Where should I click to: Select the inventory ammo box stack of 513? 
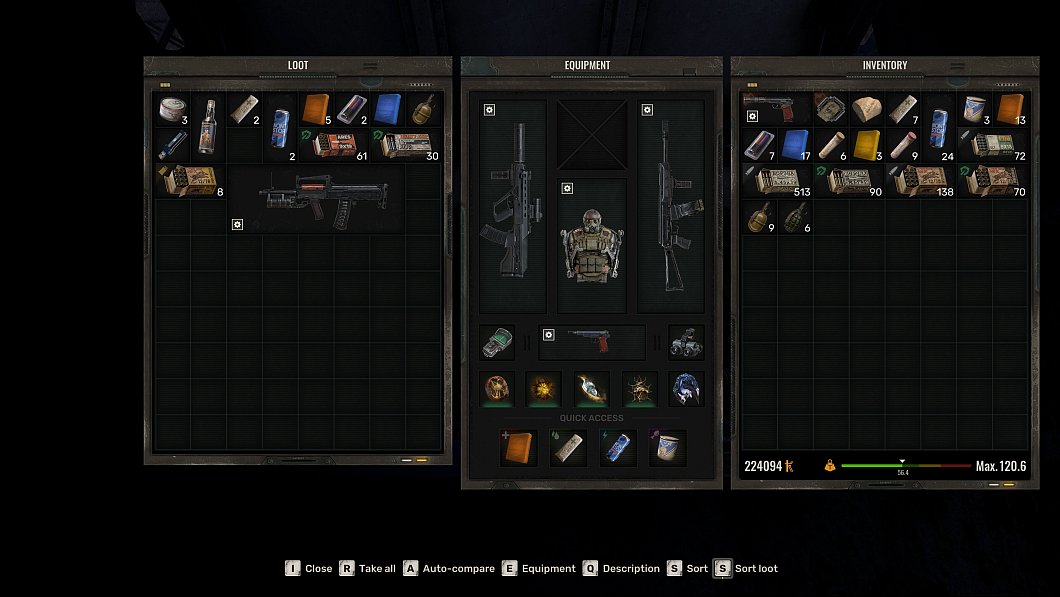[x=777, y=180]
